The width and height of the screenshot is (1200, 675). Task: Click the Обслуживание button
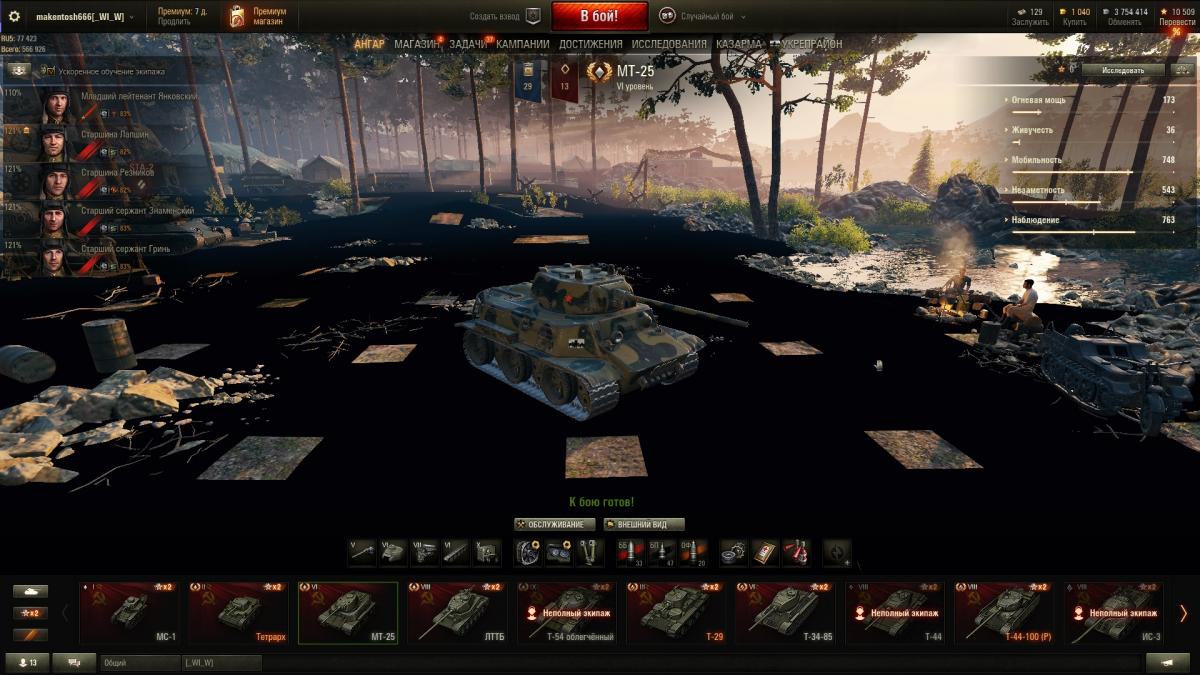(x=555, y=524)
